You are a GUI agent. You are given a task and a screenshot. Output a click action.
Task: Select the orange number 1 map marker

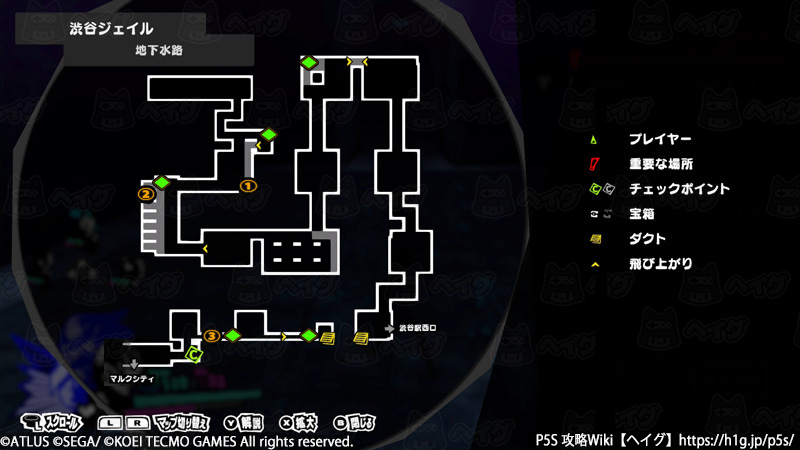pos(248,185)
